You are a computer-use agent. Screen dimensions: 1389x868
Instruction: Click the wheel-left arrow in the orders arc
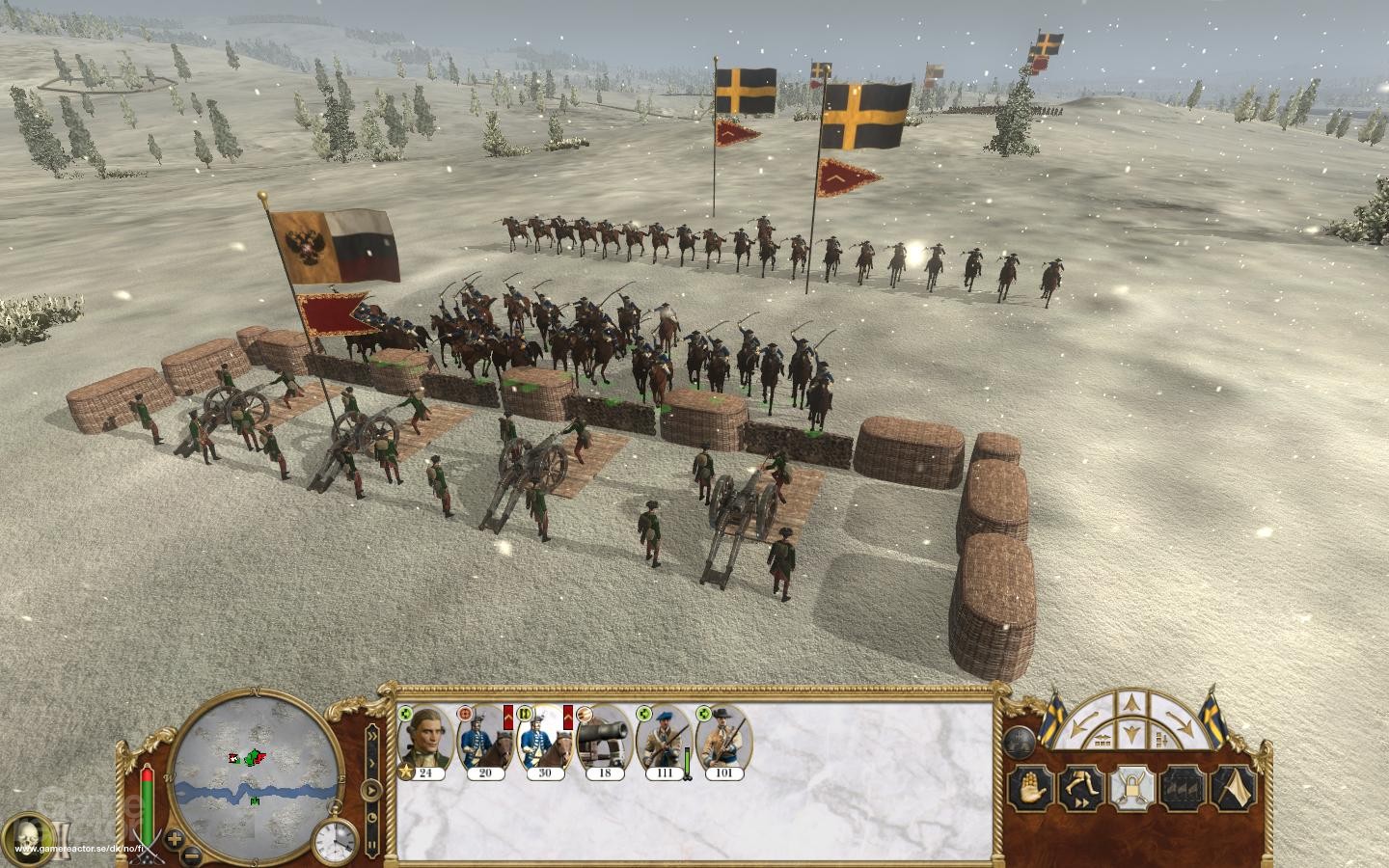tap(1083, 720)
